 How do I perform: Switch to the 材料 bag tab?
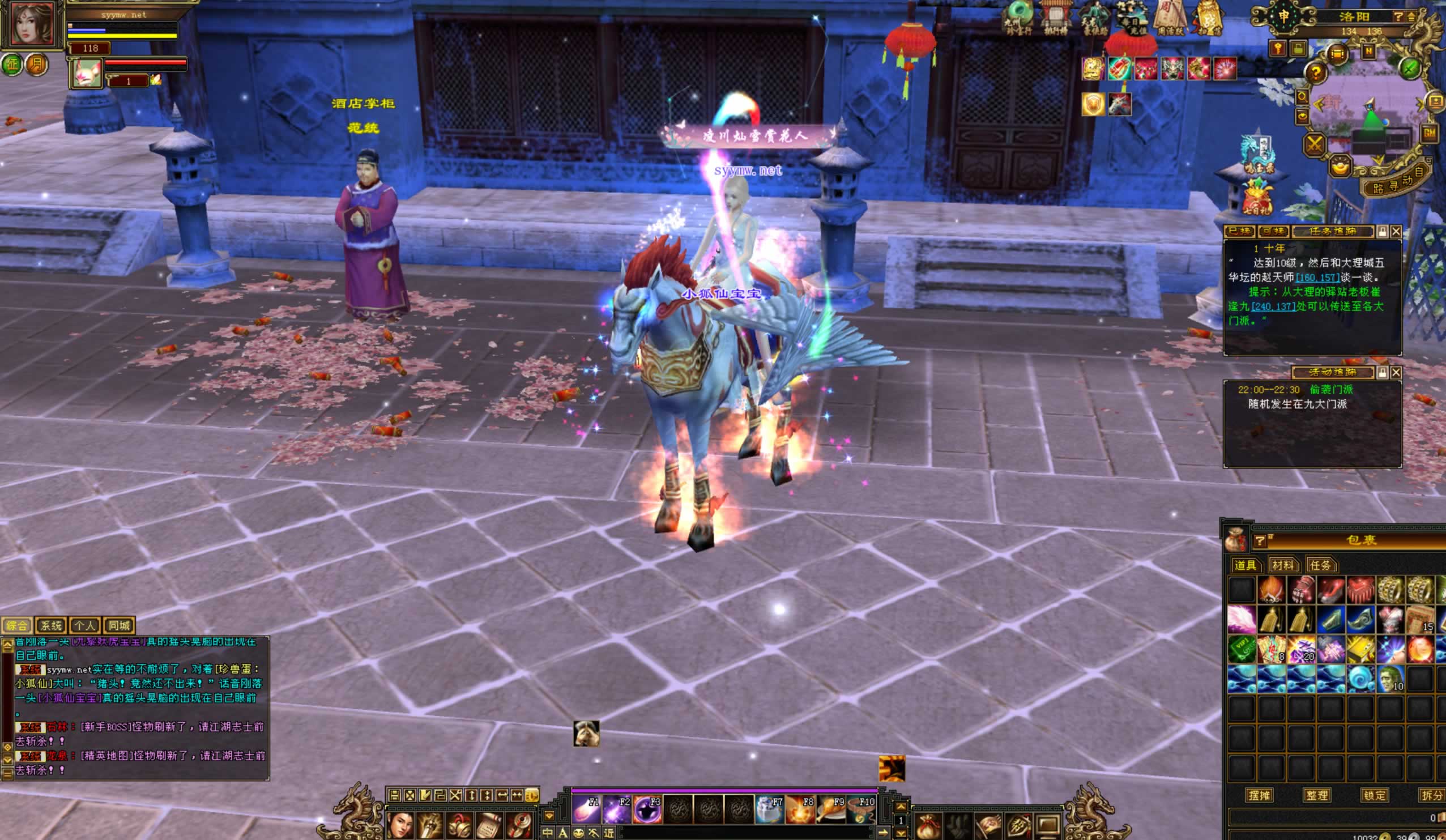(1282, 565)
